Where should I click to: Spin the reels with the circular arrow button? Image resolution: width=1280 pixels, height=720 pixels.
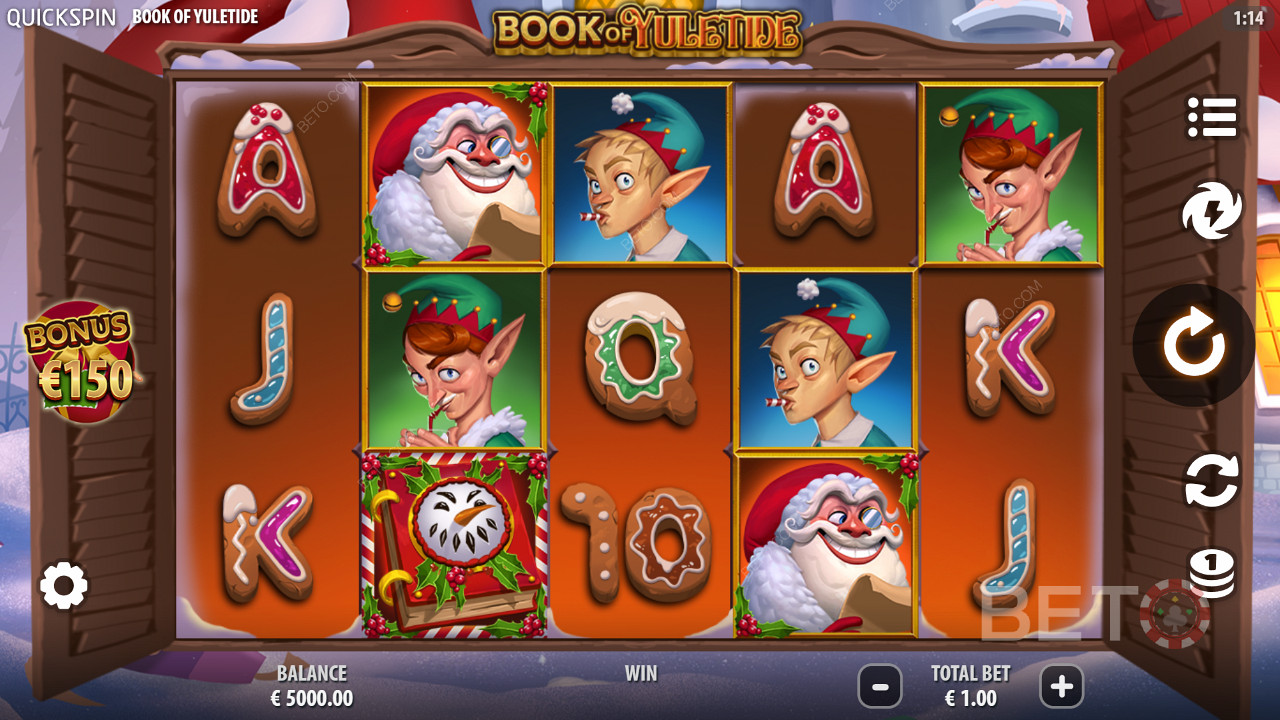[1193, 345]
